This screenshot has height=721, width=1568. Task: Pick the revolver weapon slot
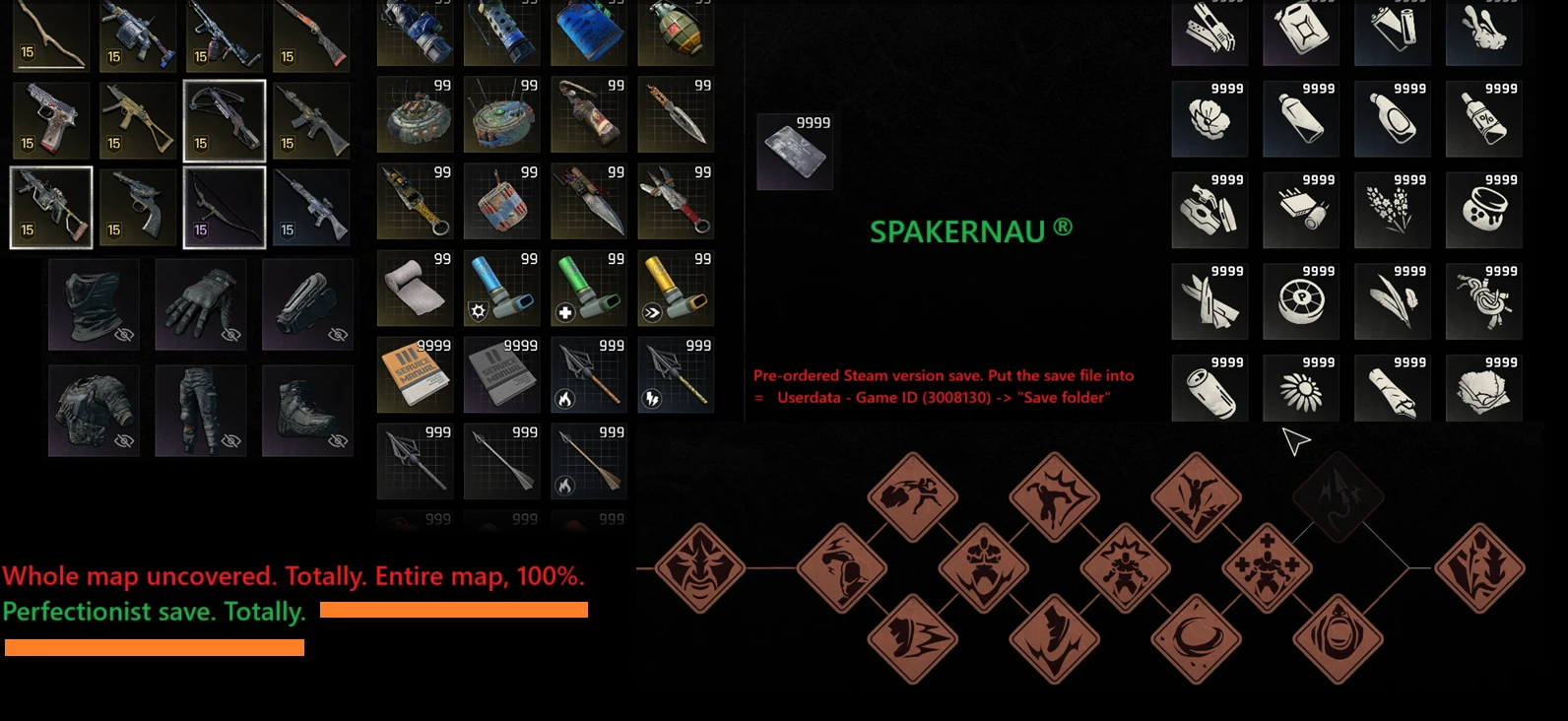coord(138,207)
